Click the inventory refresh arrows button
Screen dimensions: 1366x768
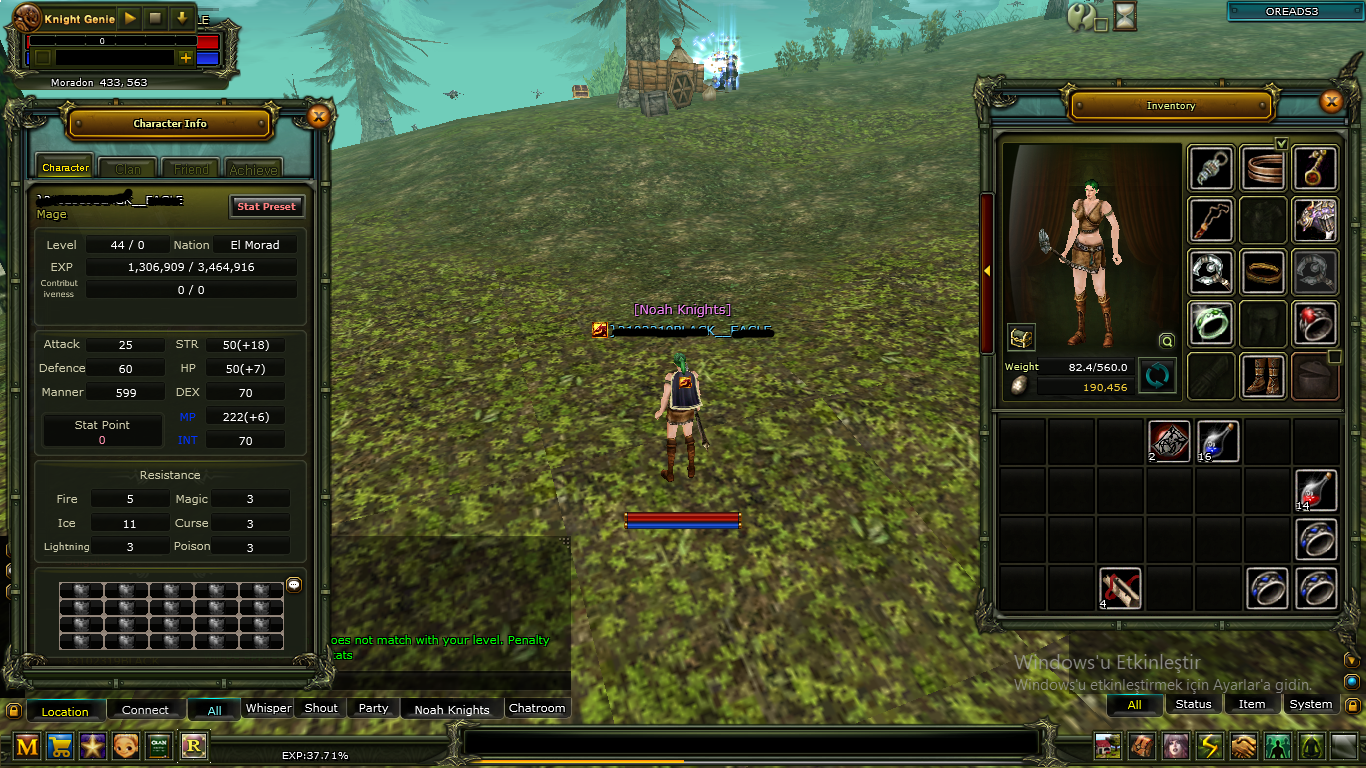pos(1157,376)
